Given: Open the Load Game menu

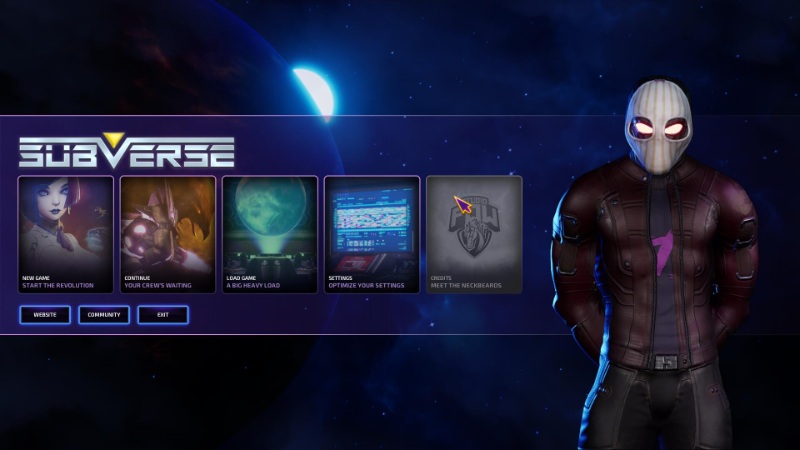Looking at the screenshot, I should pos(269,234).
